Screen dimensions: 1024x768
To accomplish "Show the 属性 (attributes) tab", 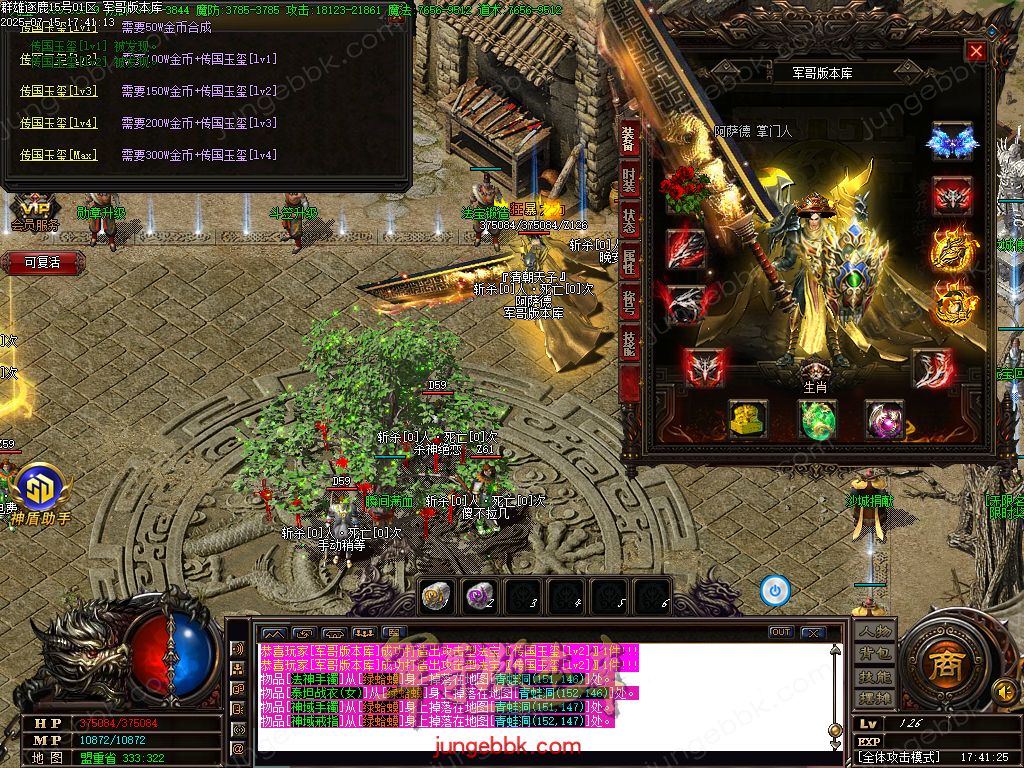I will [629, 263].
